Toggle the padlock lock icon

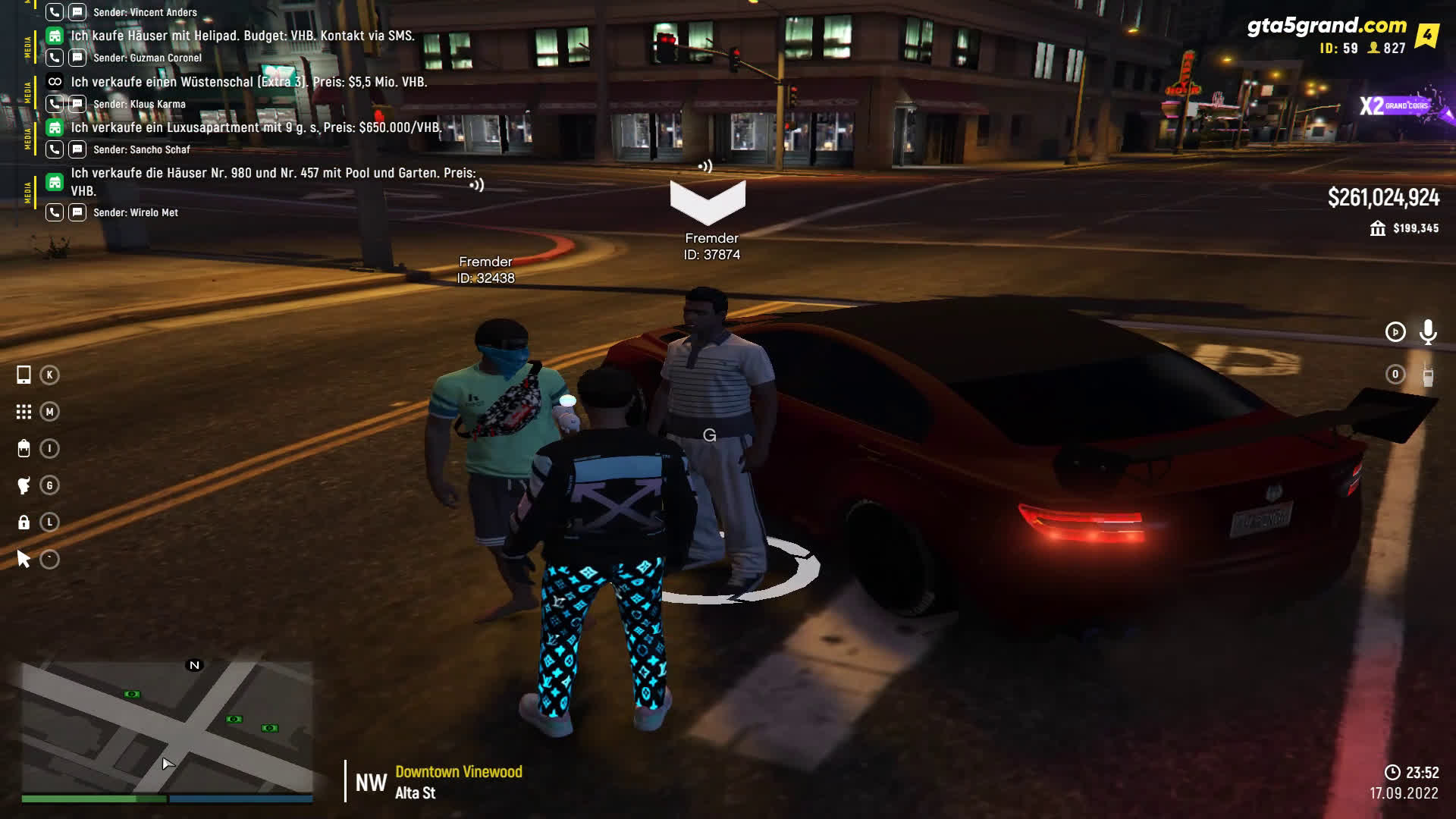point(24,522)
